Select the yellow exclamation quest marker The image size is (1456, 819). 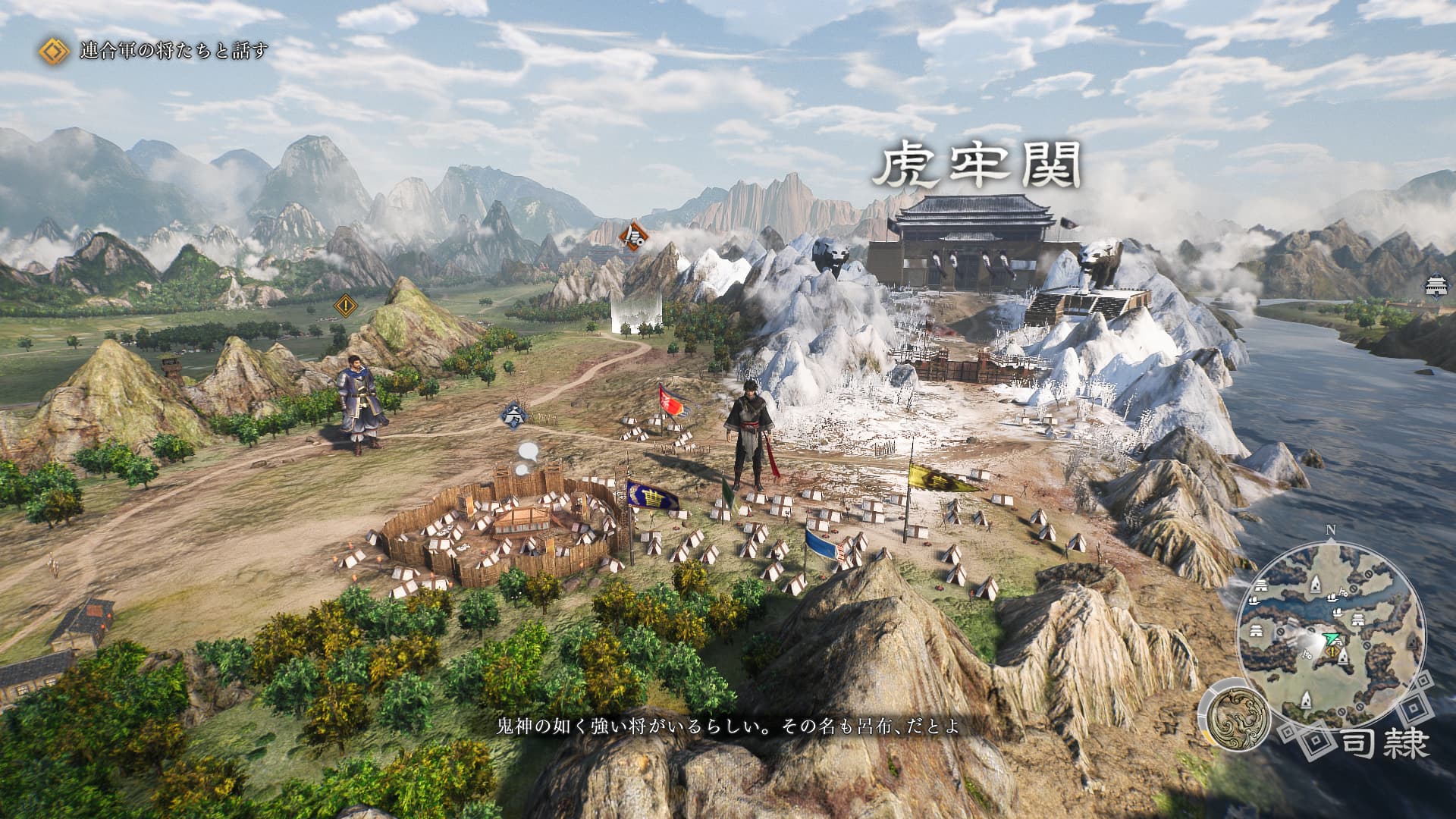coord(347,306)
